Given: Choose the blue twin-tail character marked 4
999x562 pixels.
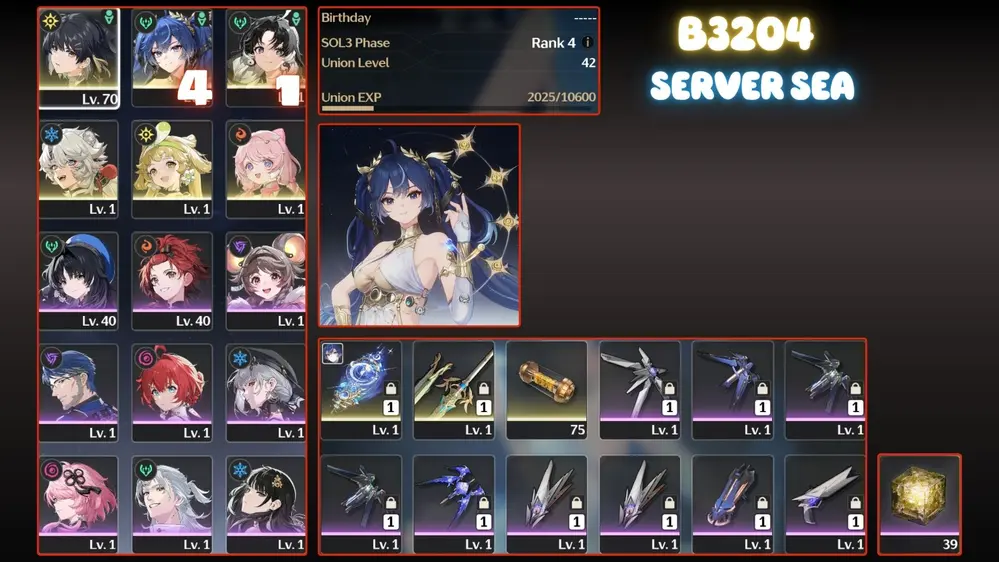Looking at the screenshot, I should (172, 58).
